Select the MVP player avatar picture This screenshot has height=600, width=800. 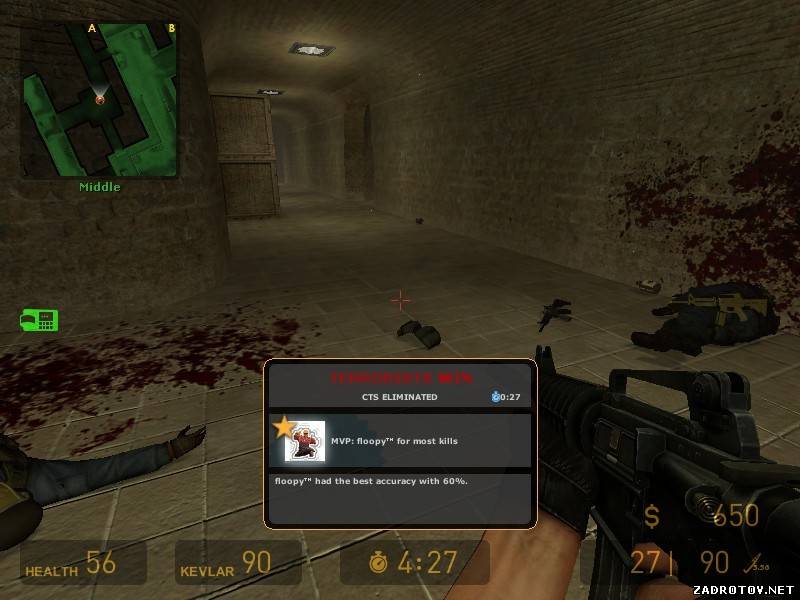coord(306,441)
